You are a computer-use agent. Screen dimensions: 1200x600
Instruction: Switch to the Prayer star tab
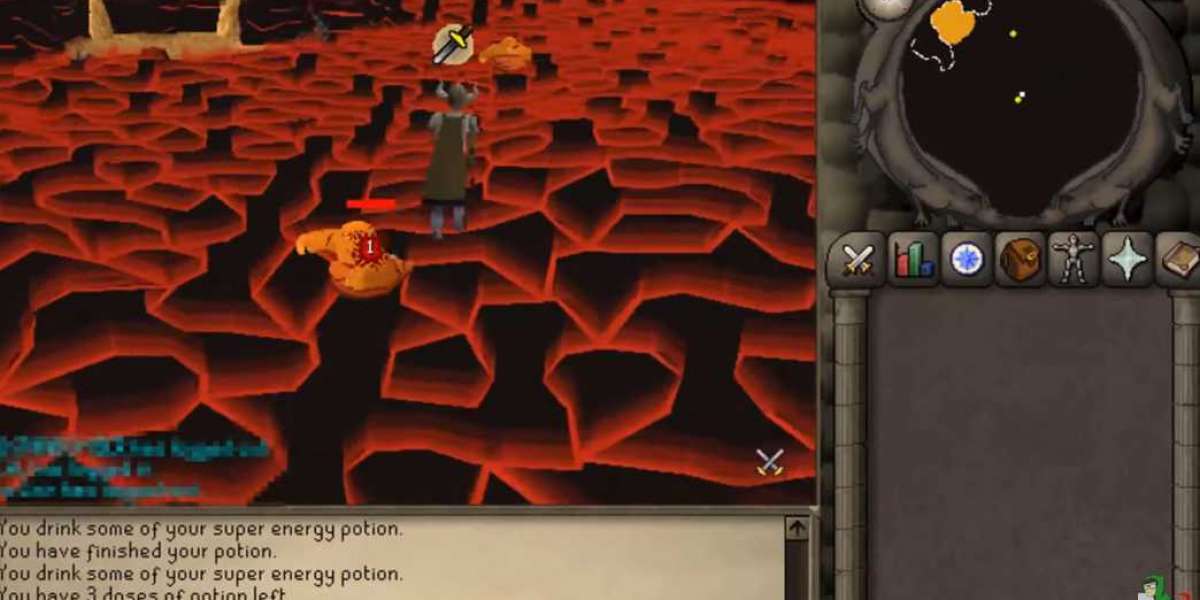tap(1129, 260)
